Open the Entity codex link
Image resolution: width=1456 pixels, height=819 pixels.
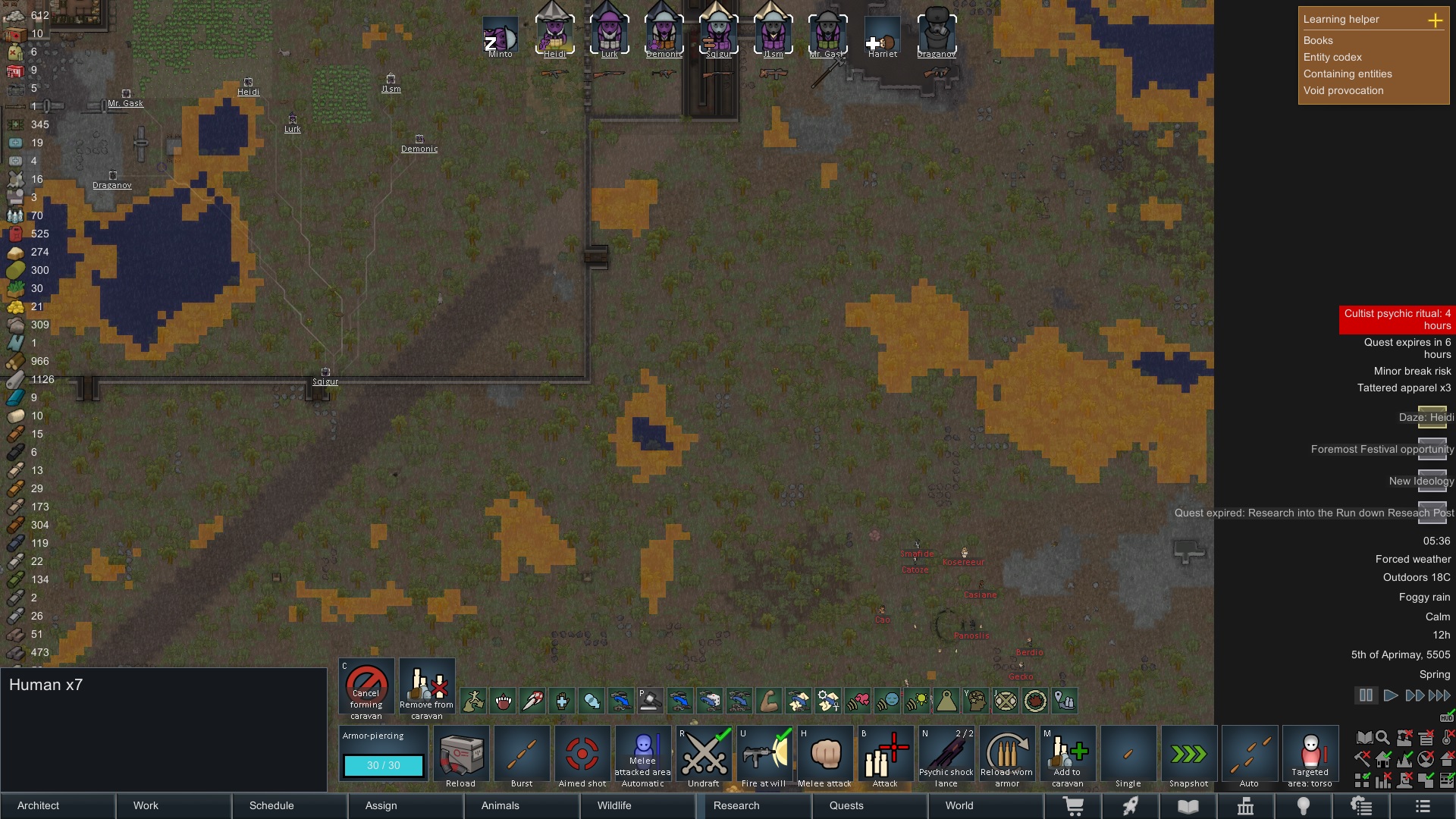pyautogui.click(x=1332, y=57)
